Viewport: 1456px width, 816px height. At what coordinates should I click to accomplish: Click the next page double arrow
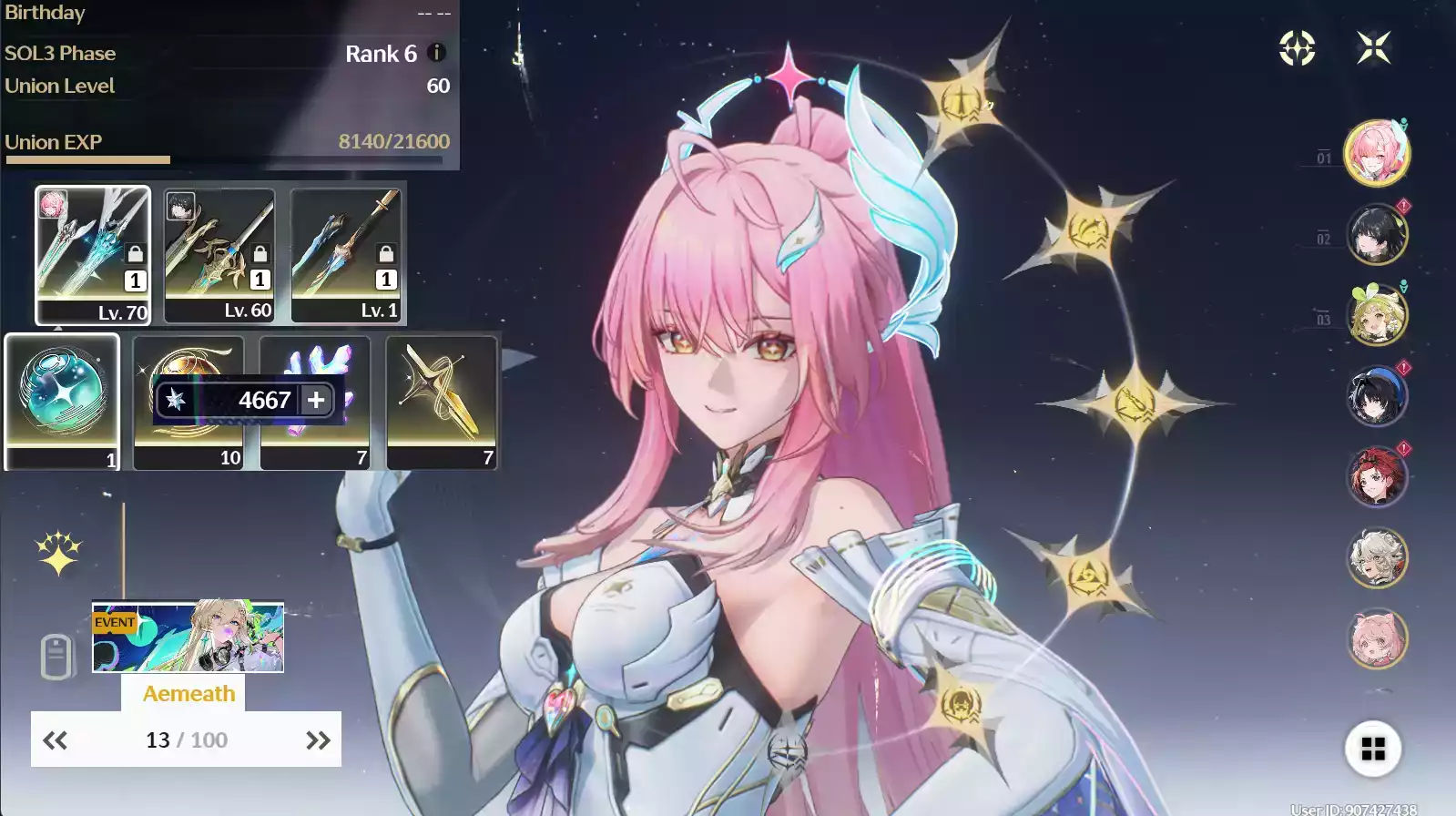316,739
